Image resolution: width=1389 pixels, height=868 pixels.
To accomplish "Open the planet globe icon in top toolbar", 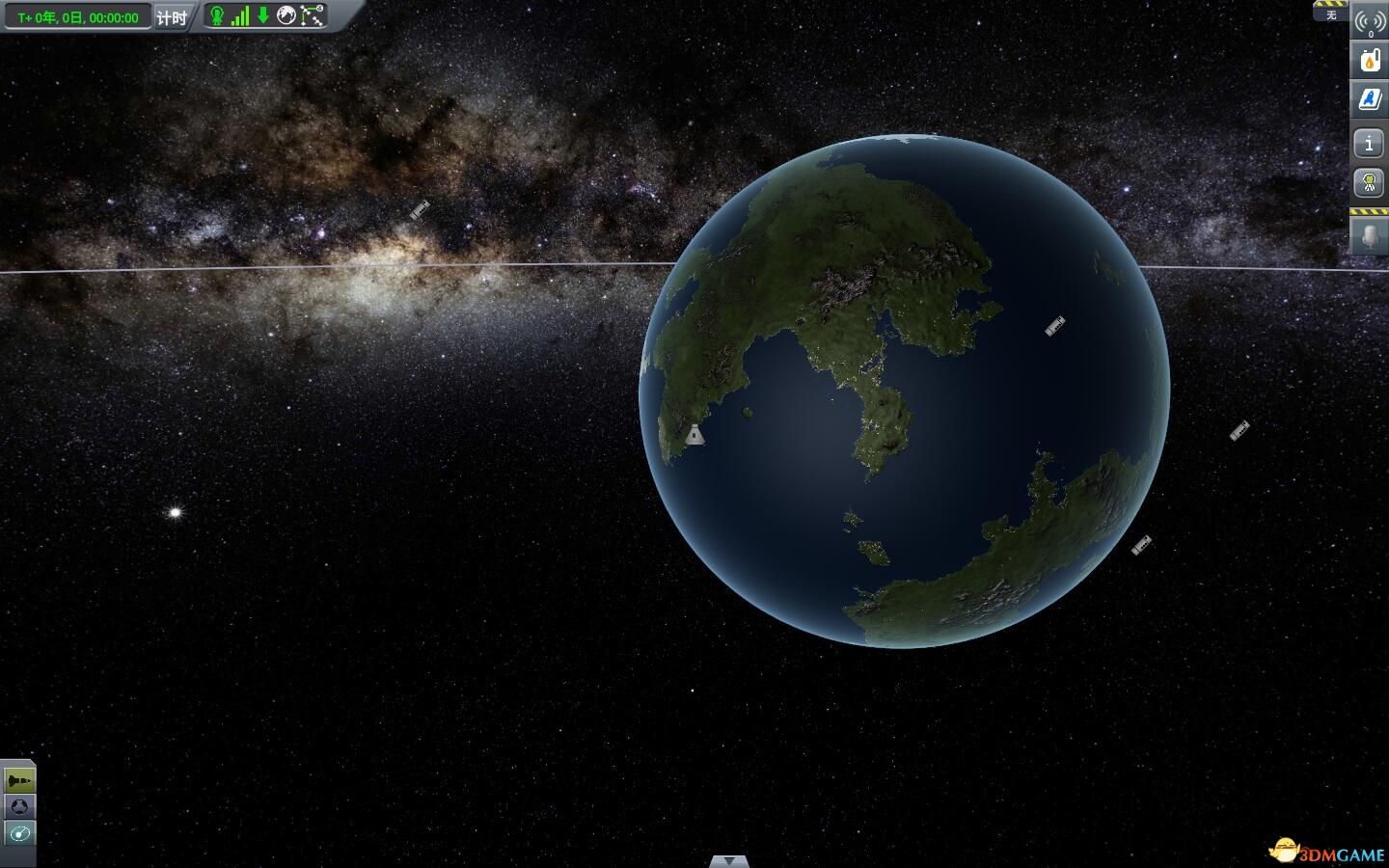I will (x=286, y=15).
